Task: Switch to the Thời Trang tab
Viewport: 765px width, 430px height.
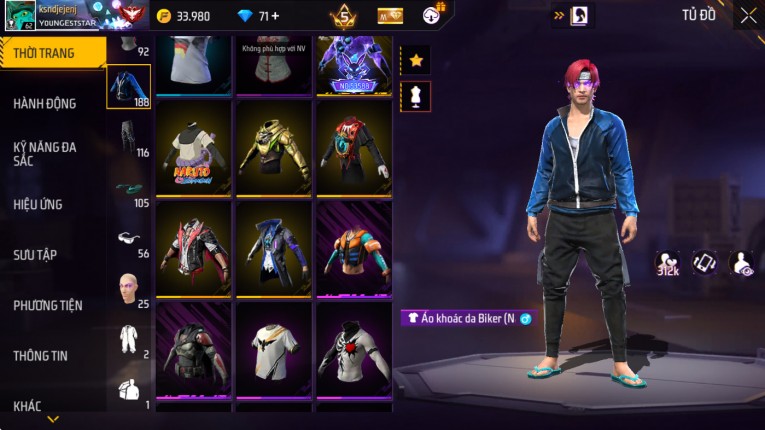Action: tap(45, 53)
